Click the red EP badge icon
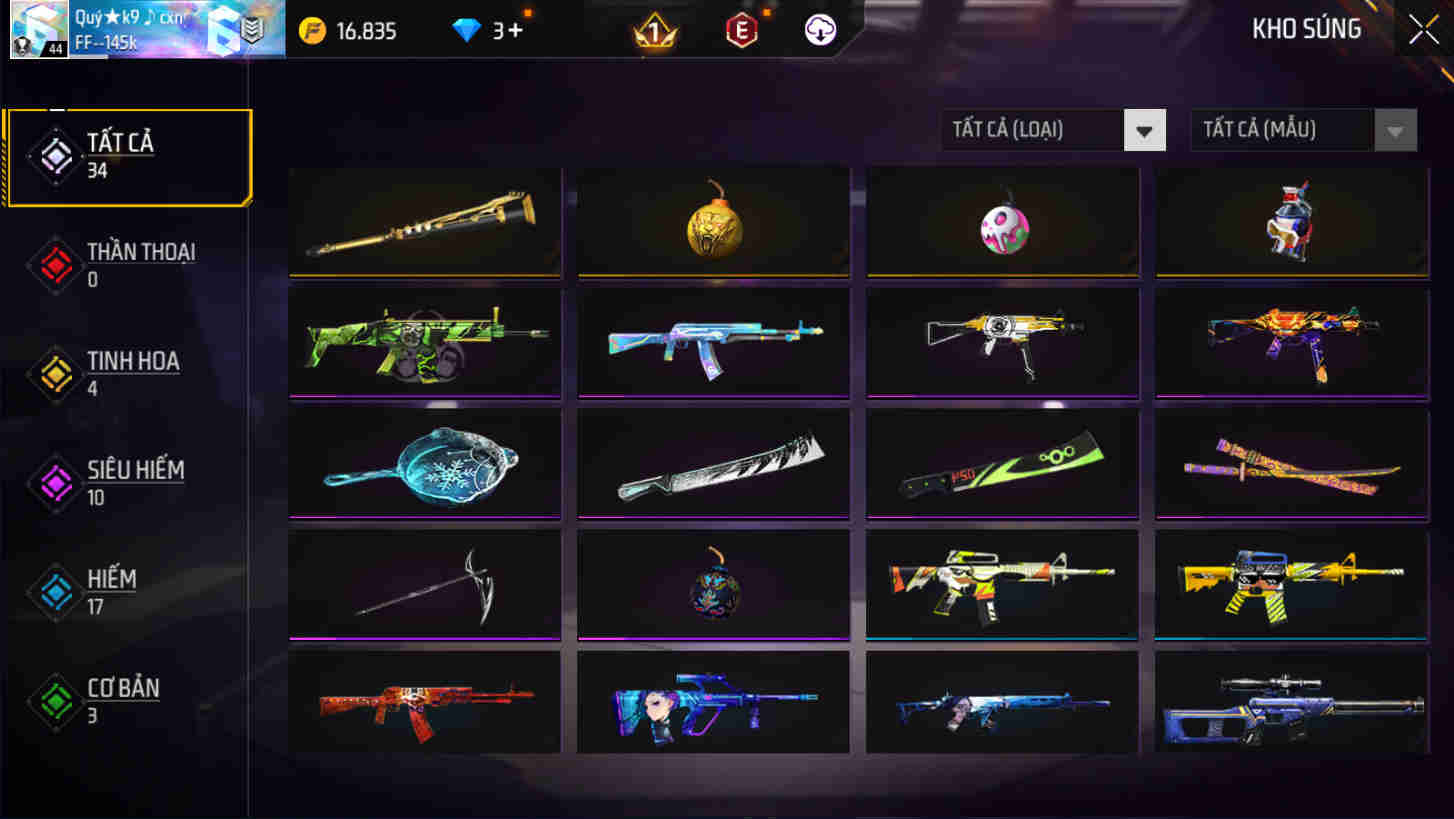Screen dimensions: 1454x819 point(741,30)
